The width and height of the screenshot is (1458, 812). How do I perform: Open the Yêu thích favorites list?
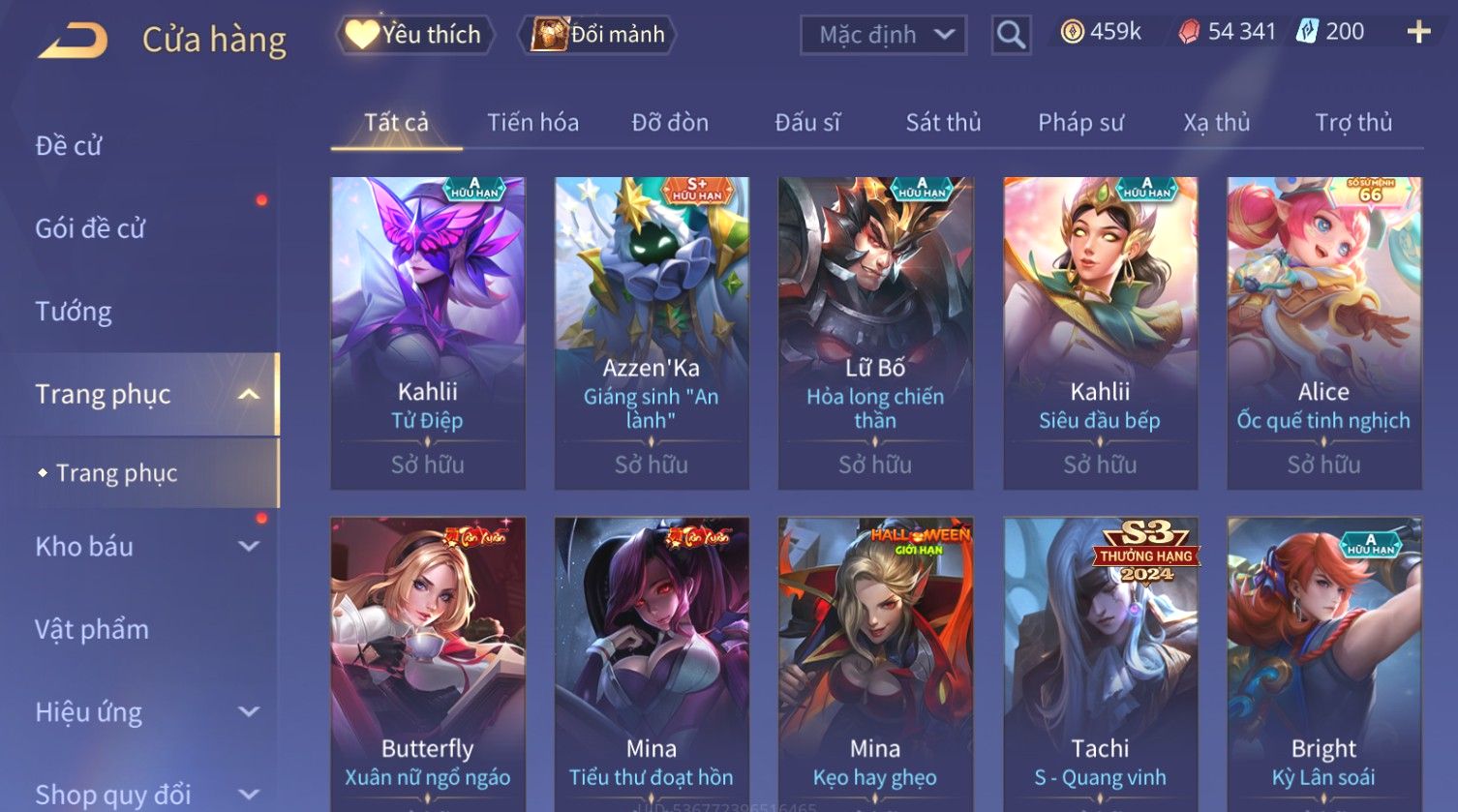pyautogui.click(x=415, y=35)
